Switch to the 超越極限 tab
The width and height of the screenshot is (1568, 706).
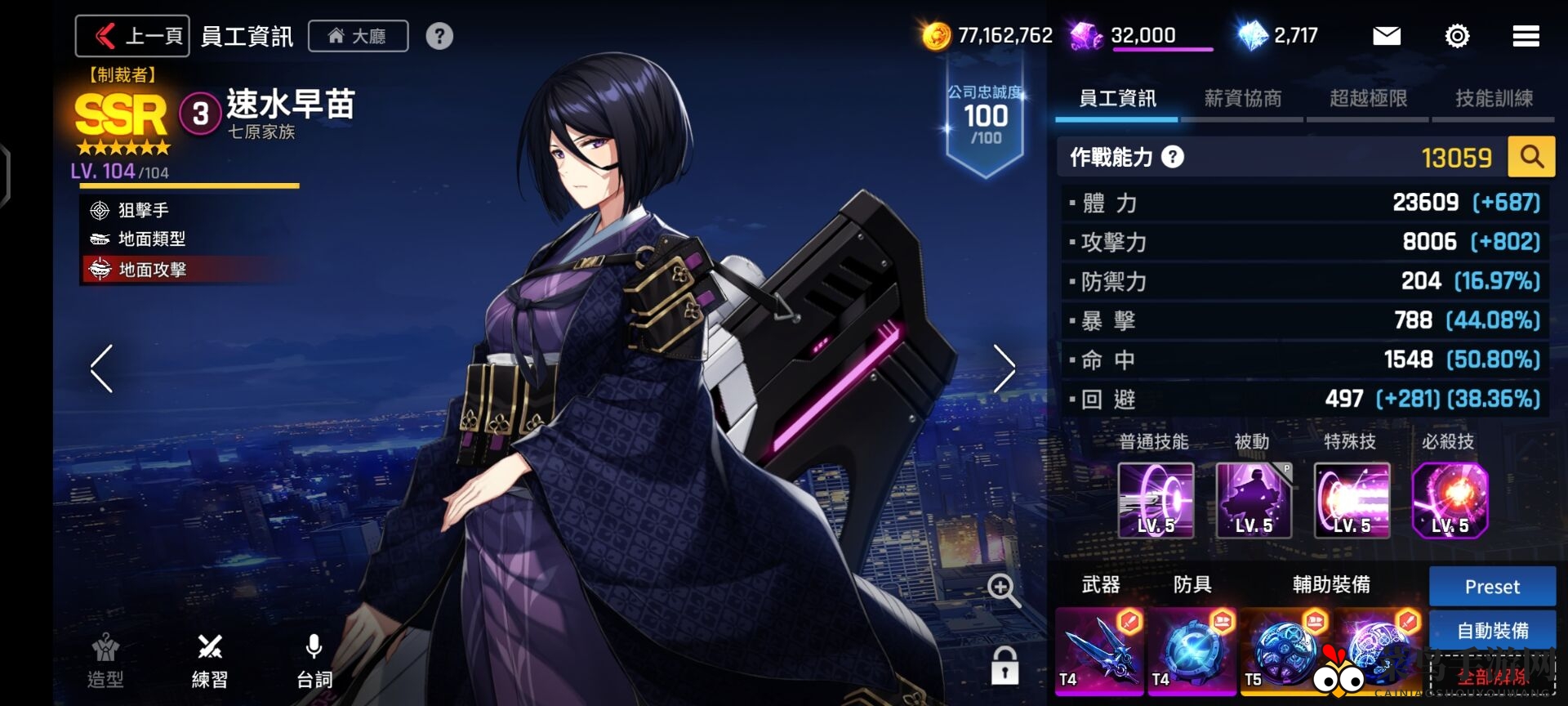pos(1368,99)
